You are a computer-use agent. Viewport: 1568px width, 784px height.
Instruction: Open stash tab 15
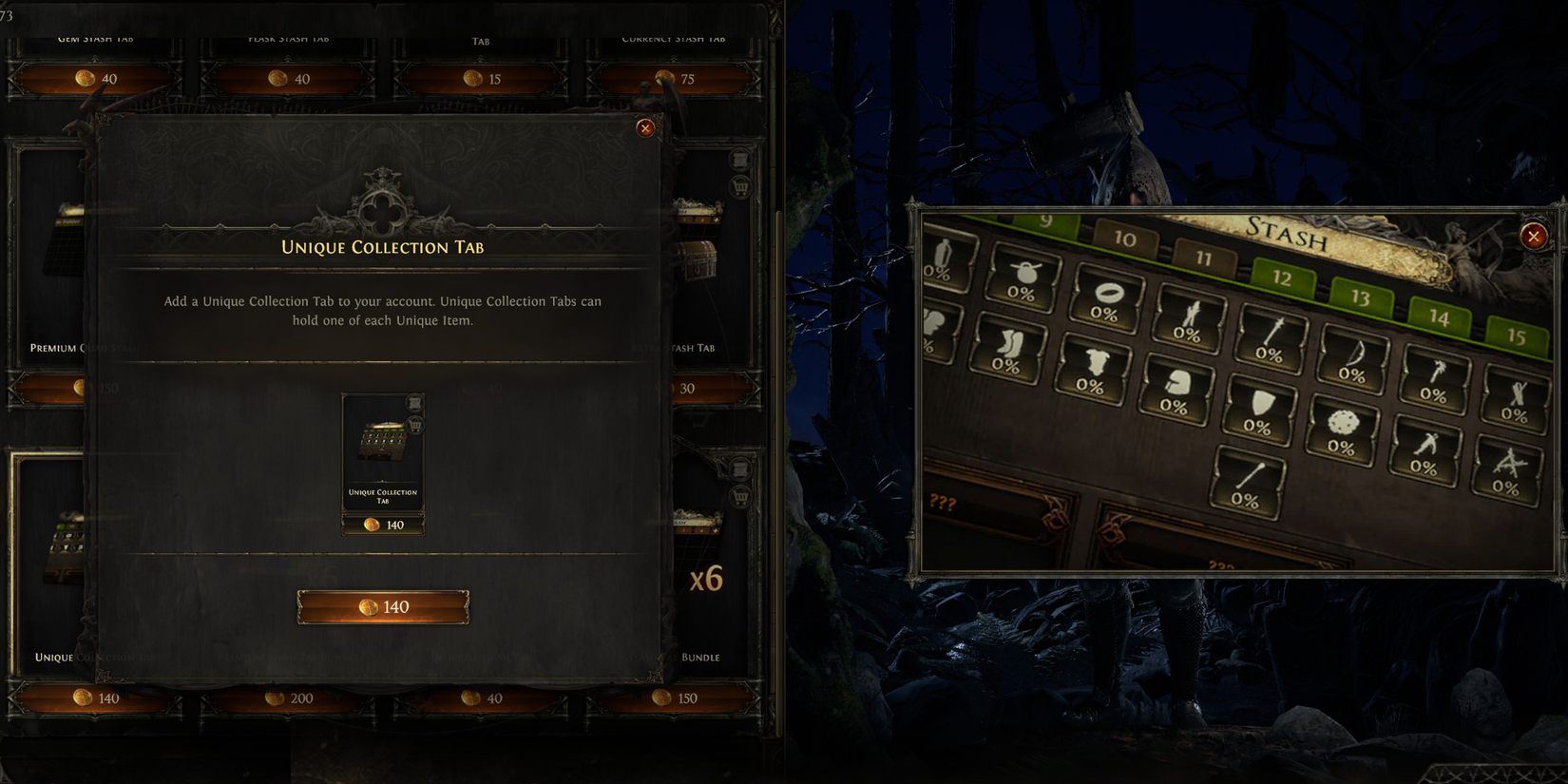(x=1518, y=334)
